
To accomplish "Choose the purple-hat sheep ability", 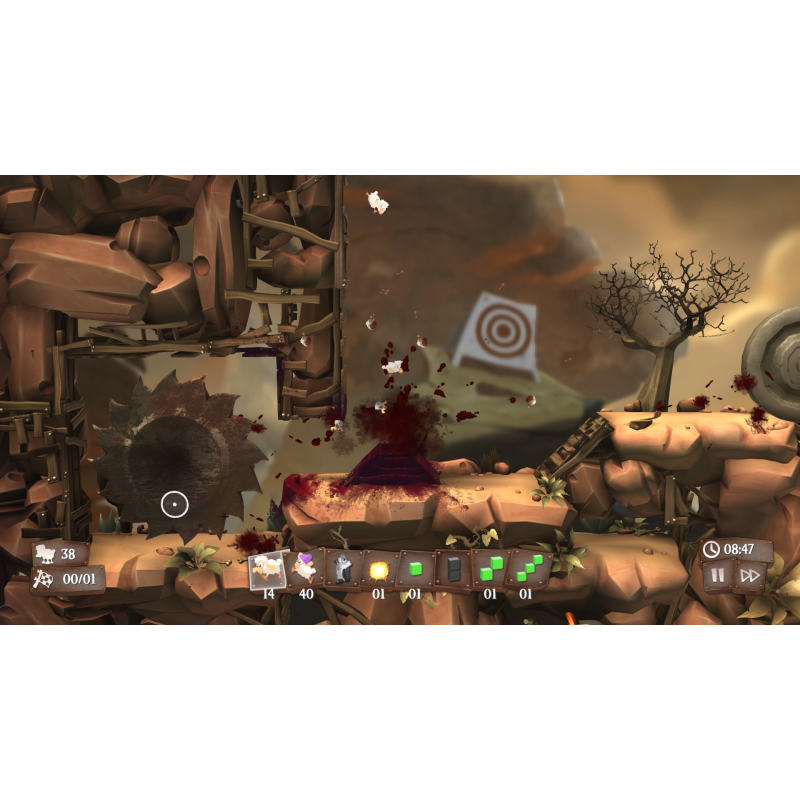I will tap(304, 570).
